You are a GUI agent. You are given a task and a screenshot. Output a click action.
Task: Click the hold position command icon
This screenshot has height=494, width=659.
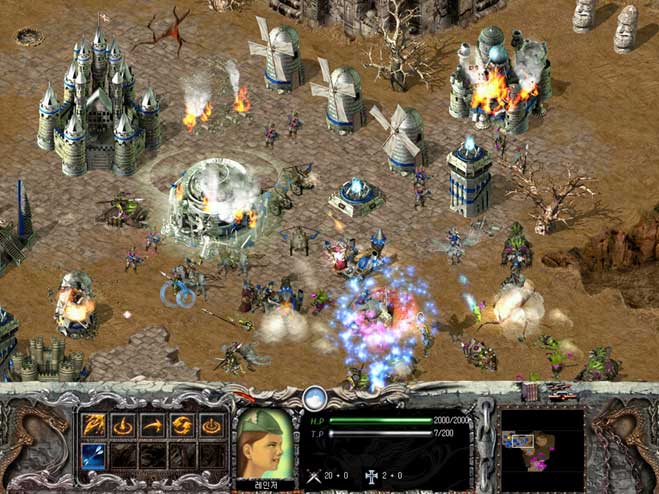[x=211, y=425]
